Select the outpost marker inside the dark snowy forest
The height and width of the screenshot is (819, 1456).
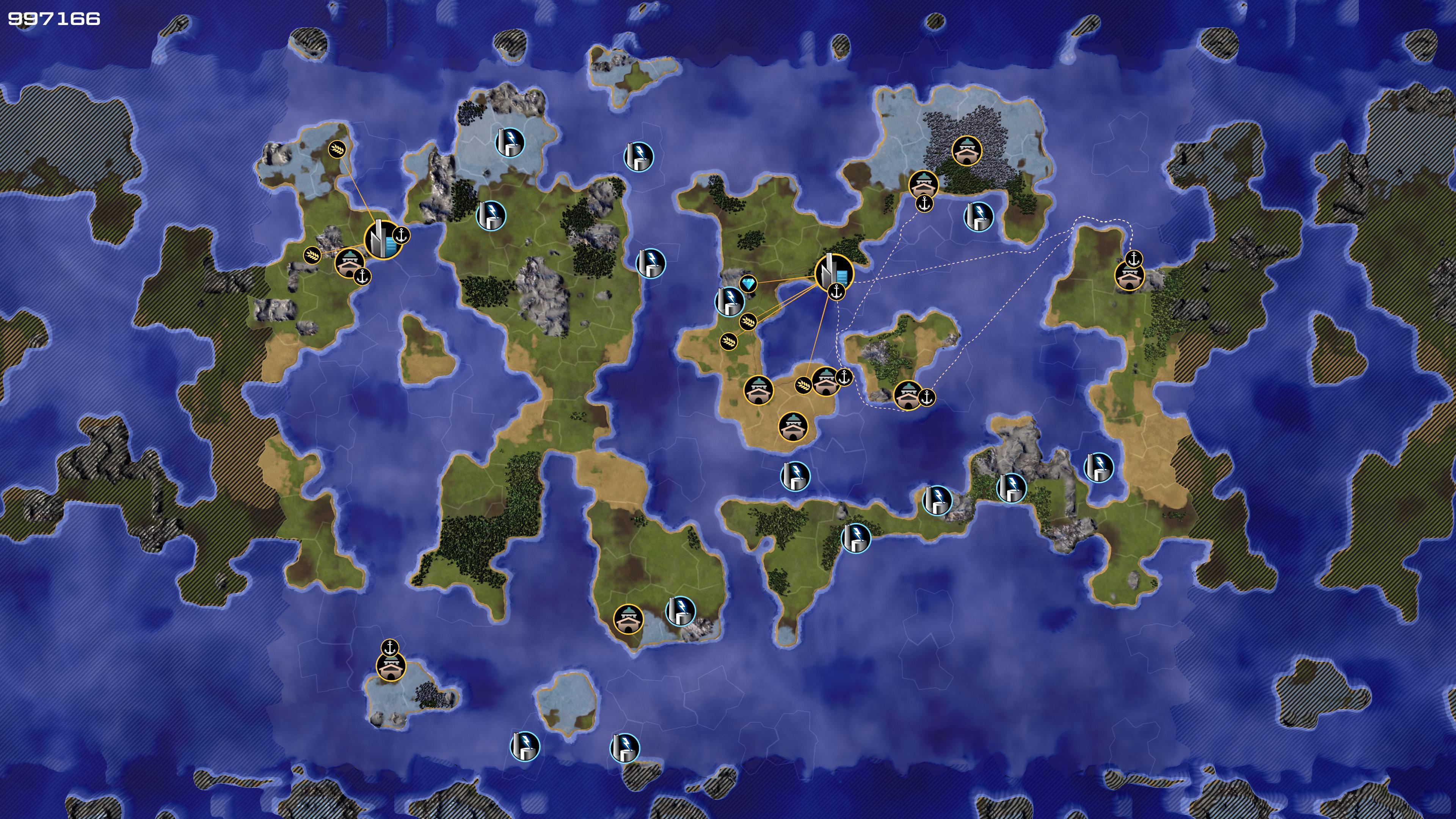966,151
